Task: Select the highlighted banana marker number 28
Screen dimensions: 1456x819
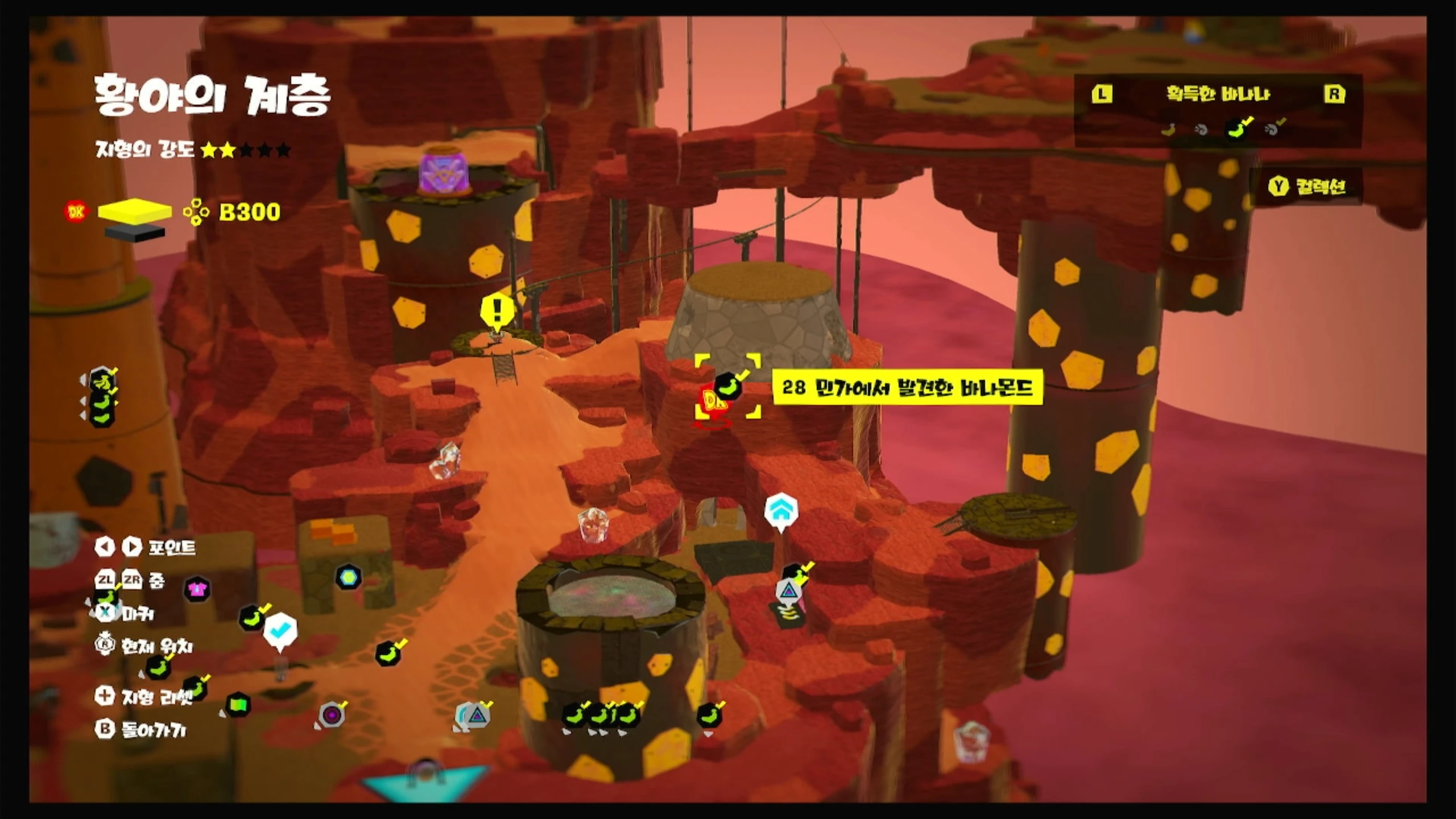Action: pos(729,387)
